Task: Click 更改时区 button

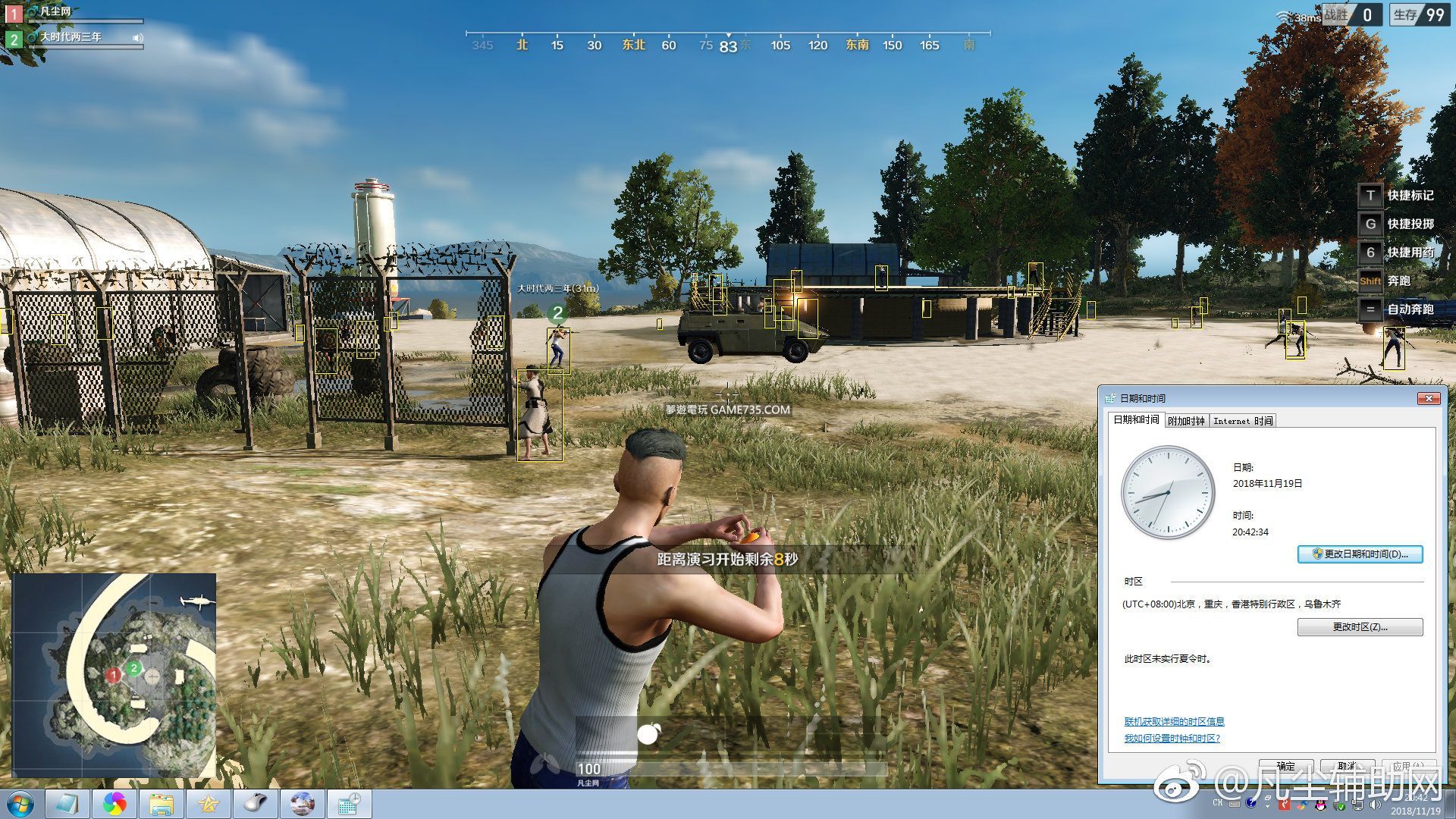Action: [1360, 627]
